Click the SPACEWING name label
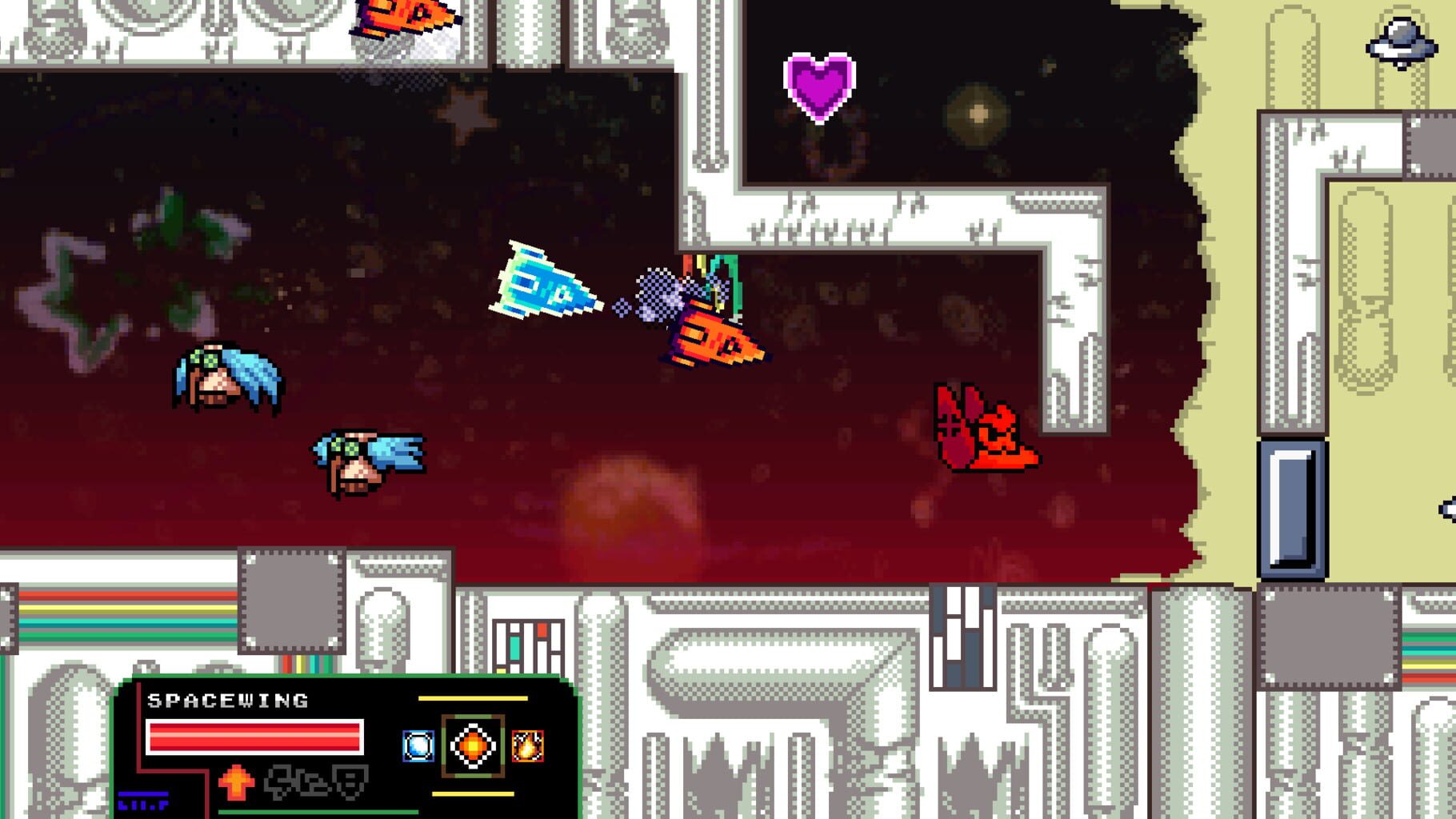 pos(228,700)
